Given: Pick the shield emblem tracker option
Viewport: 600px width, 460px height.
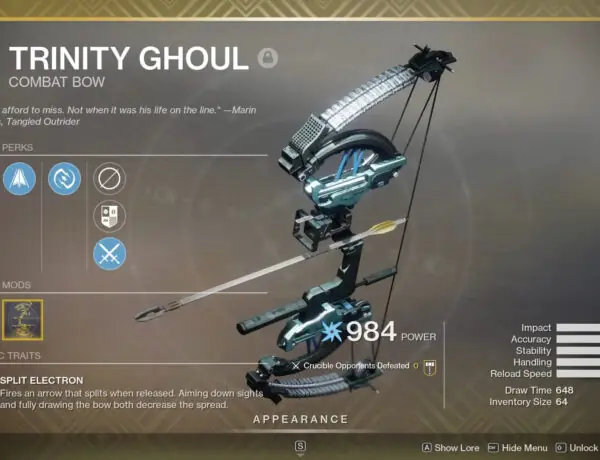Looking at the screenshot, I should [109, 216].
